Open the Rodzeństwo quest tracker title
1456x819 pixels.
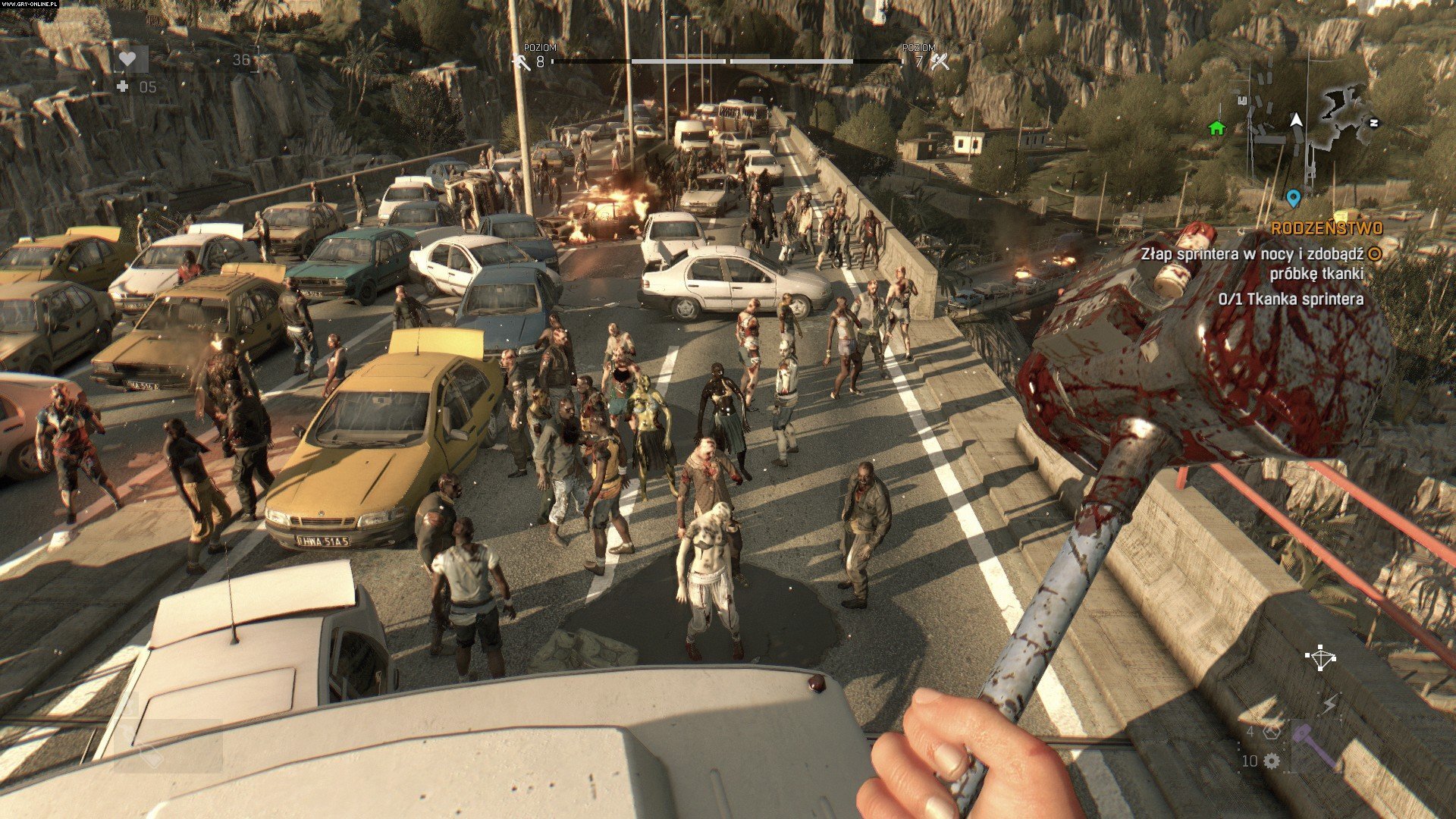point(1326,228)
